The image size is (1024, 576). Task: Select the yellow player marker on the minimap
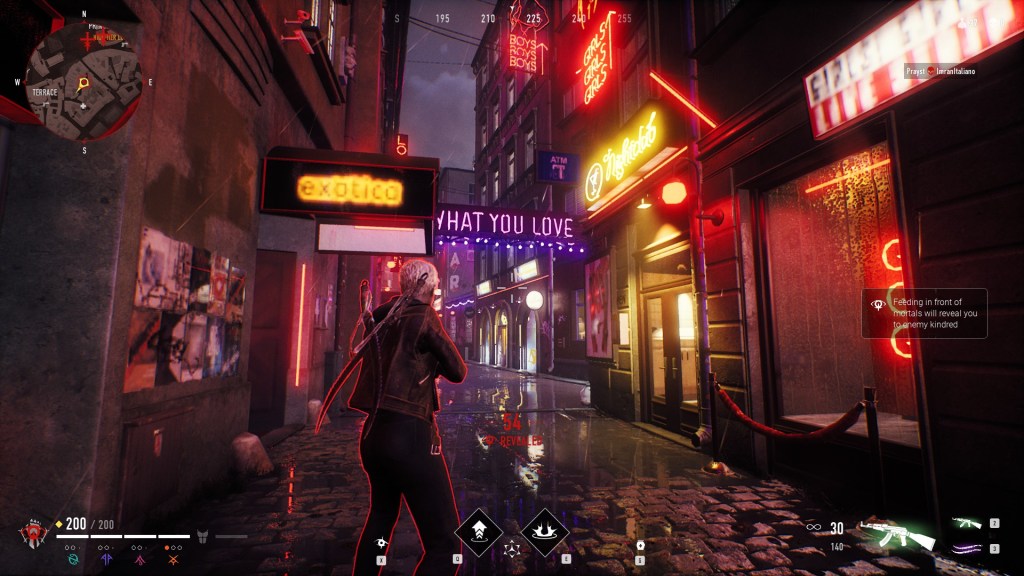coord(83,83)
